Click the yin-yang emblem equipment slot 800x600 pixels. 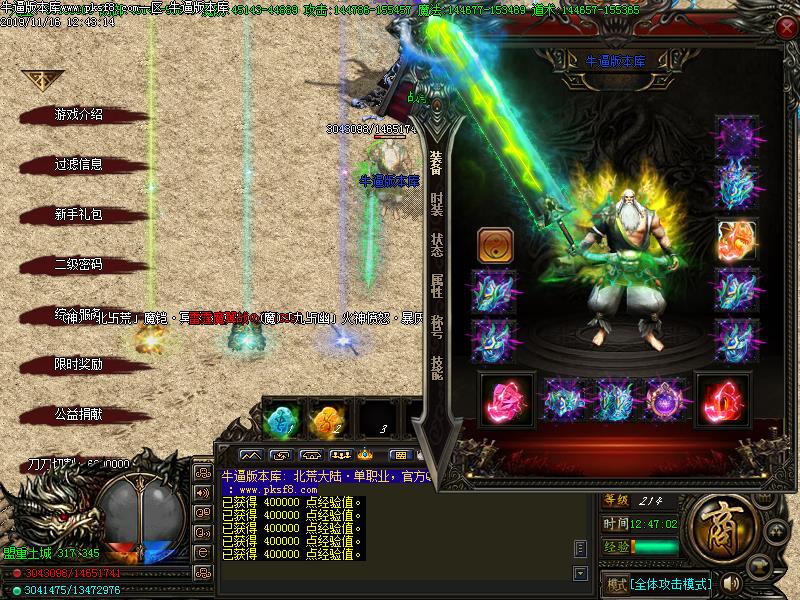coord(494,245)
